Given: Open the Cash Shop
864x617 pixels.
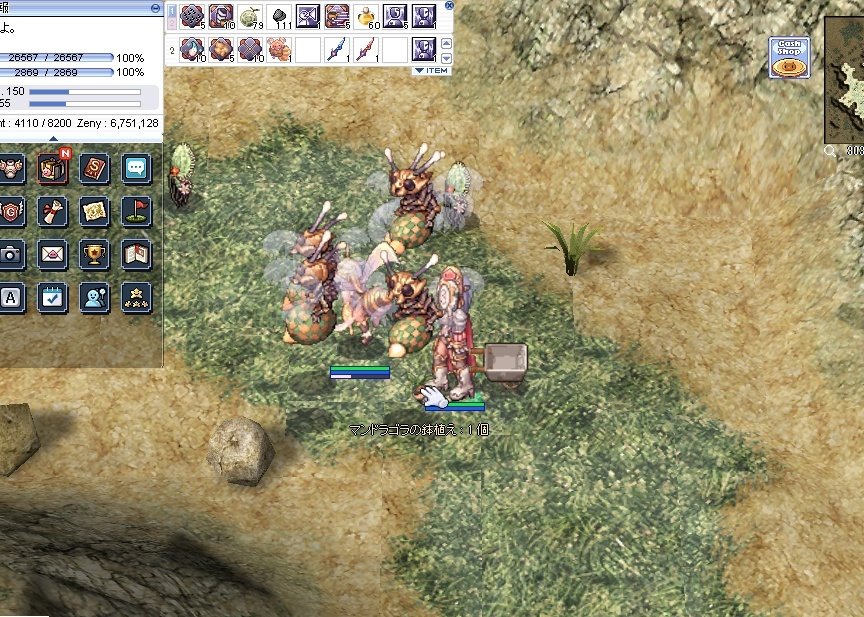Looking at the screenshot, I should tap(789, 58).
